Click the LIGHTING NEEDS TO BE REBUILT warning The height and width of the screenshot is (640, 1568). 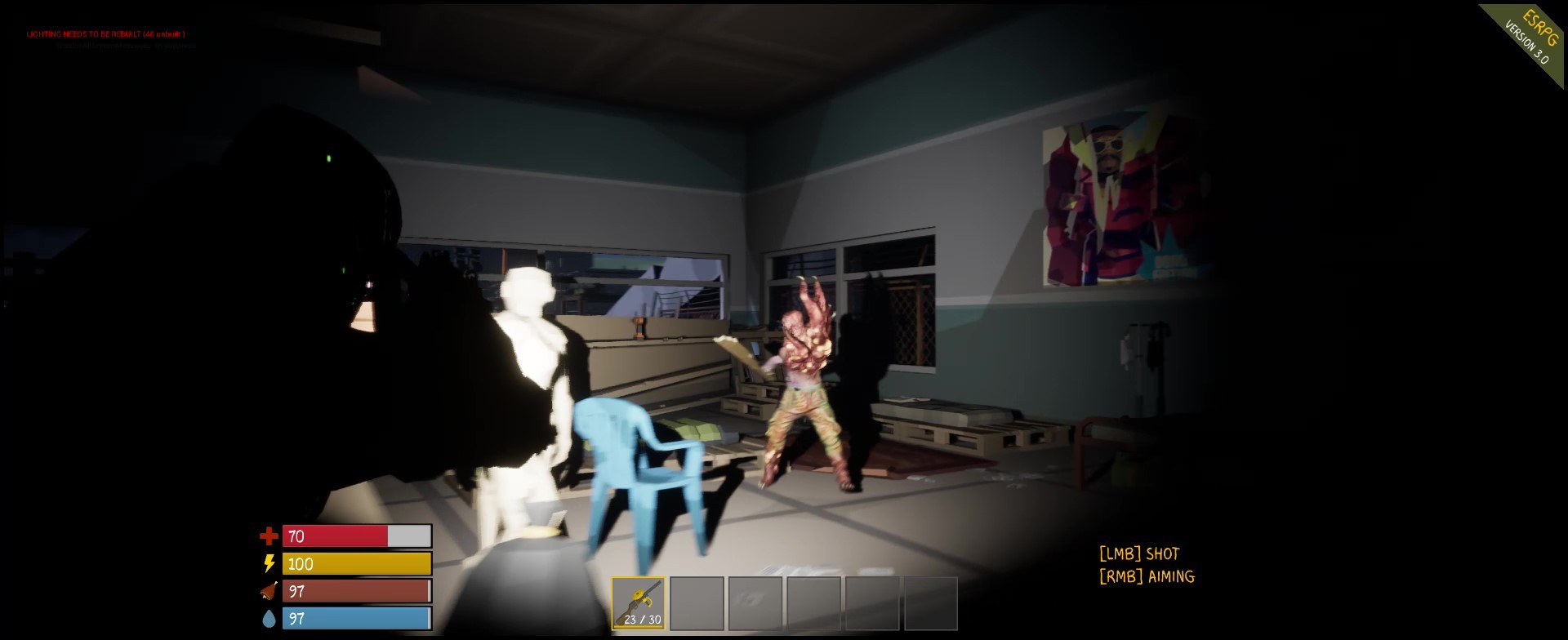pyautogui.click(x=105, y=35)
